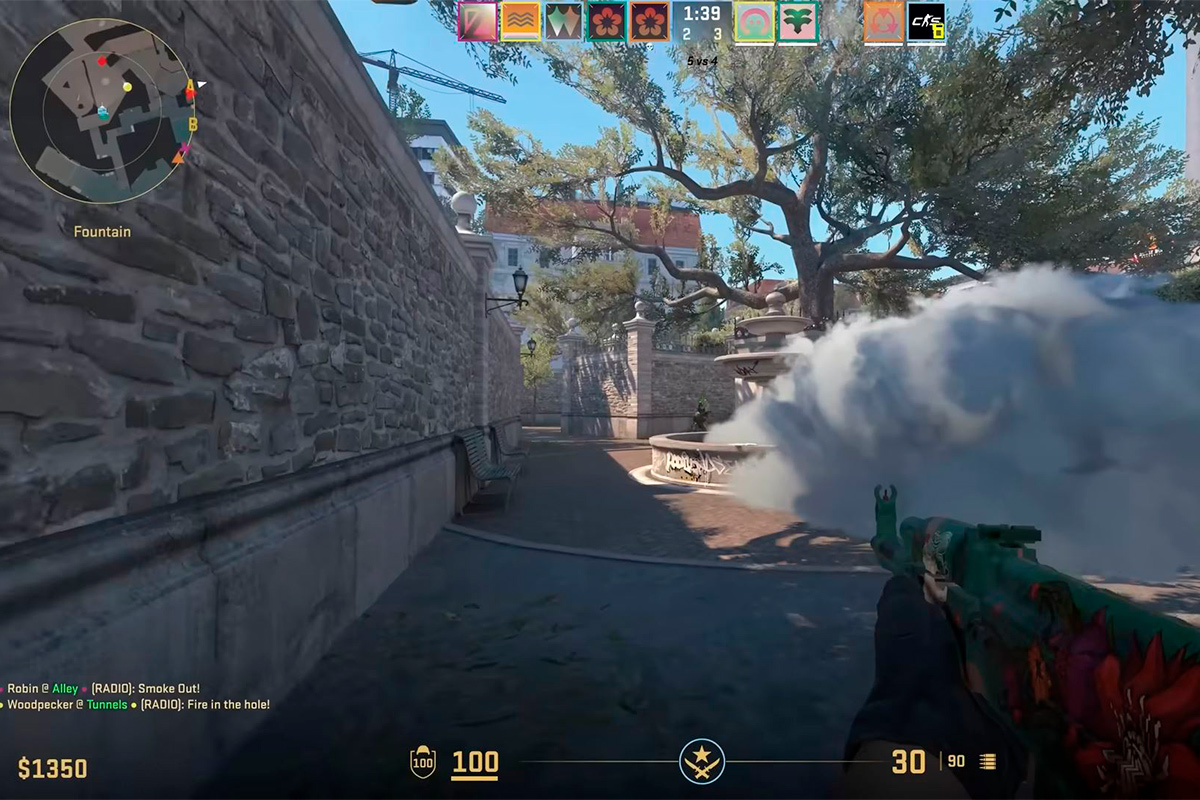Select the pink diagonal-stripe player avatar
1200x800 pixels.
coord(477,21)
